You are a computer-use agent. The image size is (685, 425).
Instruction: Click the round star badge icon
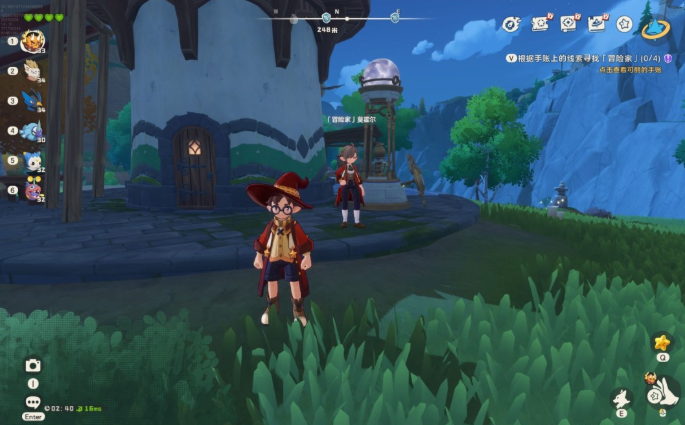pos(625,23)
